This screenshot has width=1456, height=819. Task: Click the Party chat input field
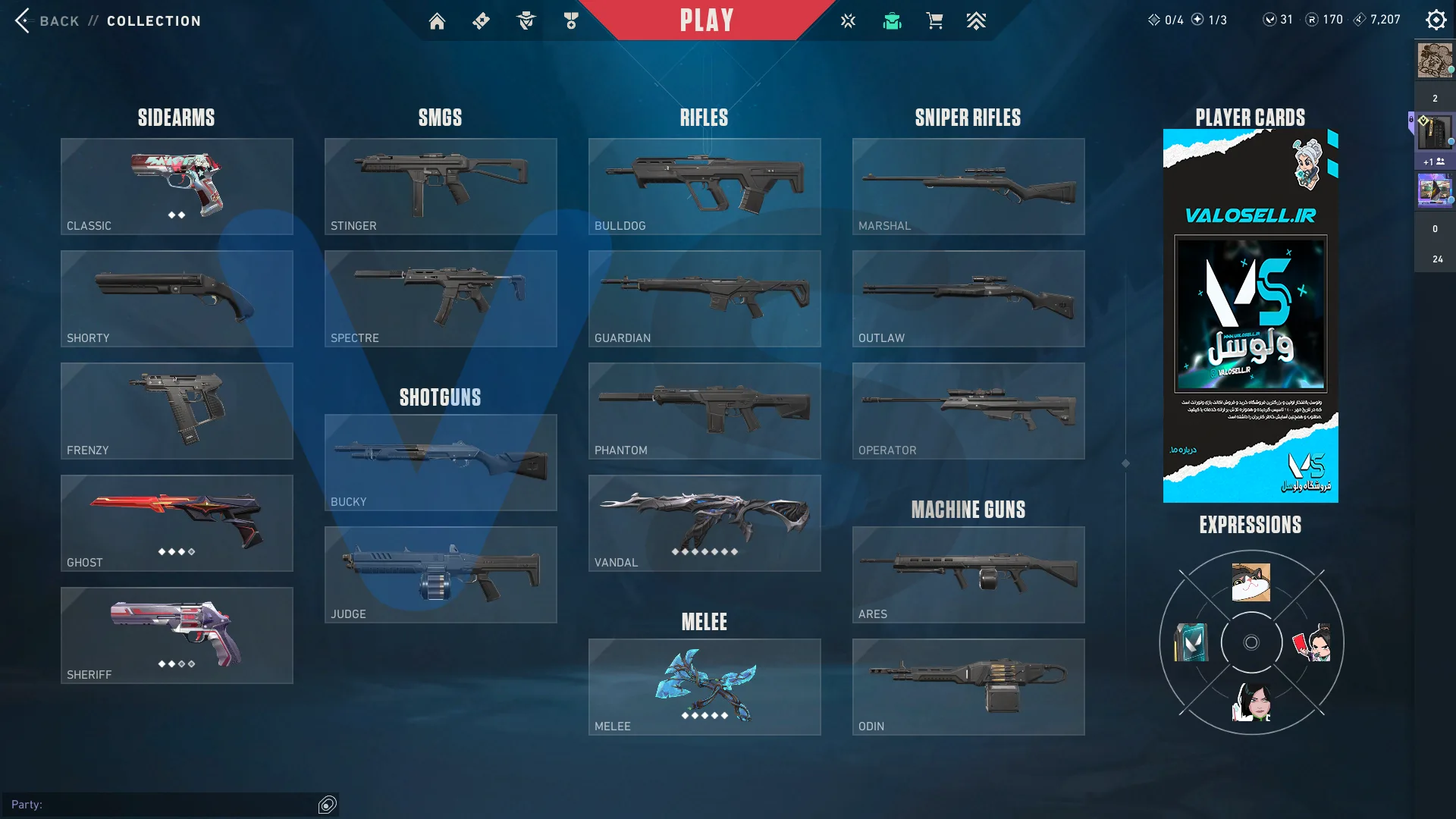pyautogui.click(x=163, y=805)
